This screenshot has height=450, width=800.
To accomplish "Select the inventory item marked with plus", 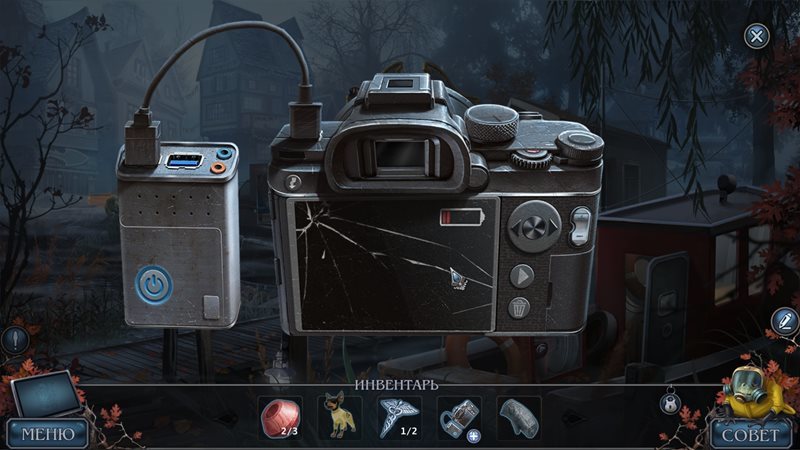I will click(x=459, y=416).
